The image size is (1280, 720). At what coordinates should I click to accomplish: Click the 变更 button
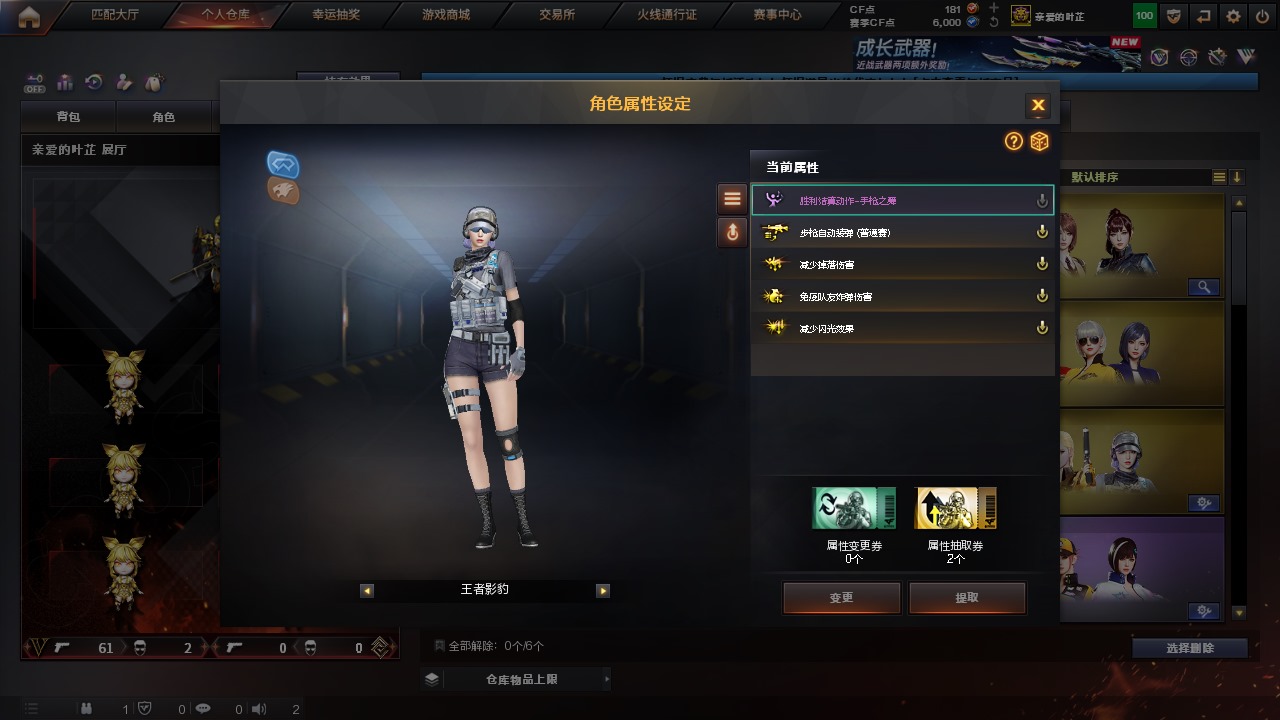841,598
